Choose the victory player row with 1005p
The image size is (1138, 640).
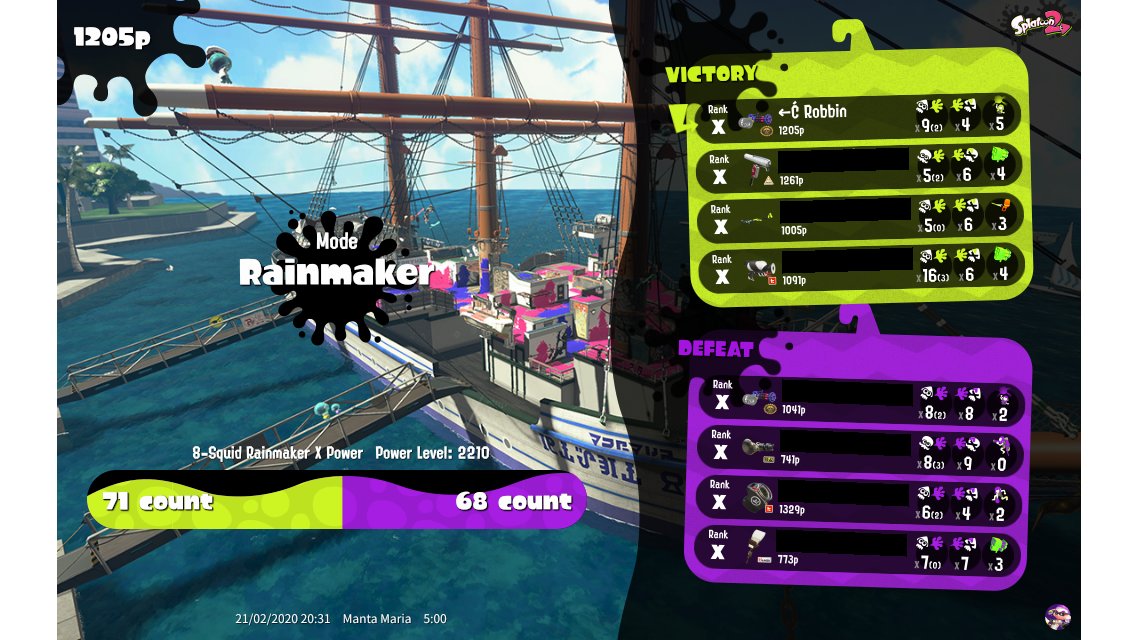[x=860, y=218]
